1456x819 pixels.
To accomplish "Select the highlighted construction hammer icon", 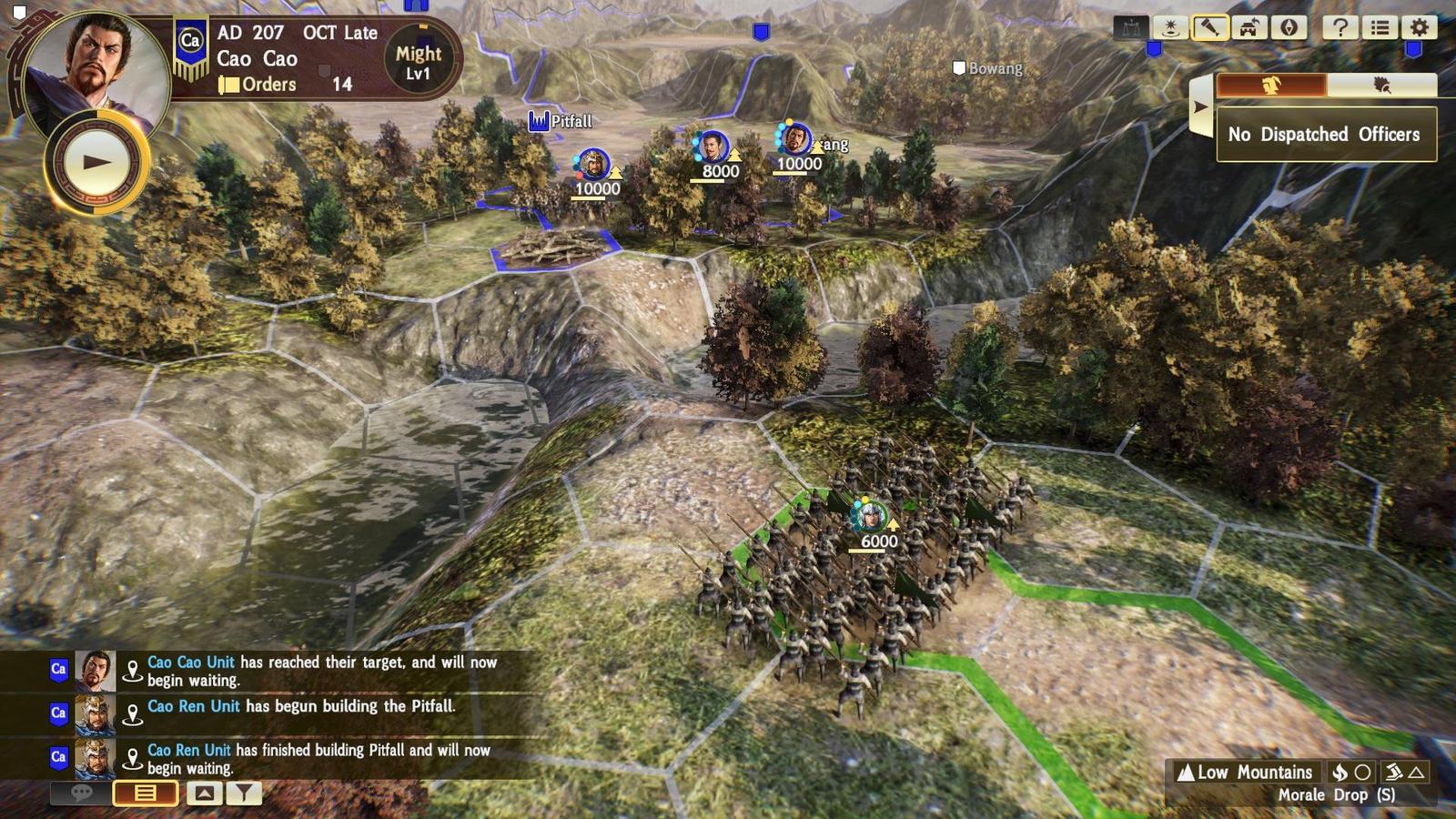I will (x=1209, y=28).
